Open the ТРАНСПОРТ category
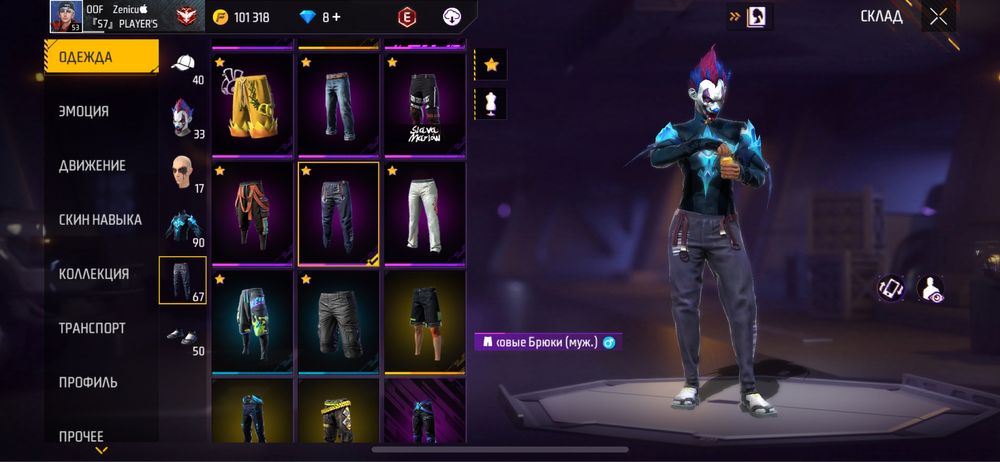Image resolution: width=1000 pixels, height=462 pixels. click(x=92, y=327)
